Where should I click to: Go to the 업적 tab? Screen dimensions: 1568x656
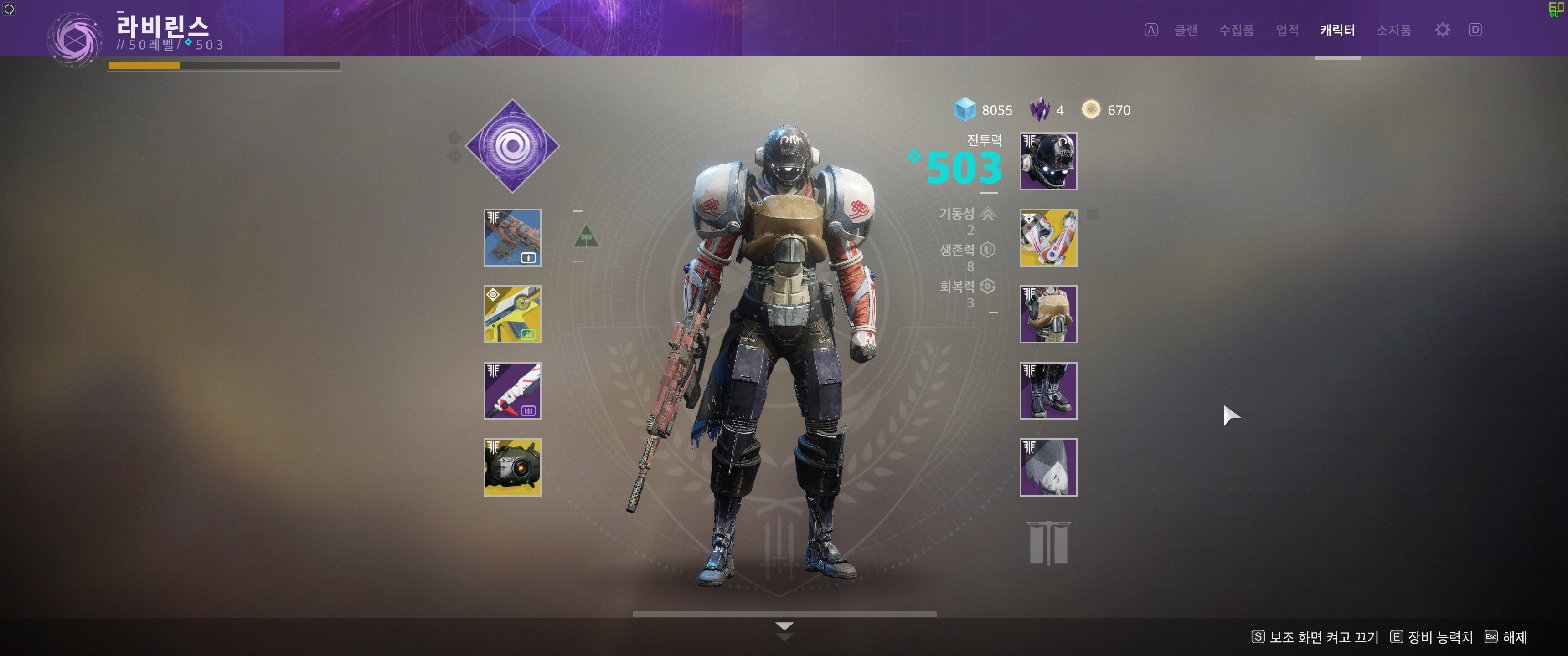click(x=1287, y=30)
